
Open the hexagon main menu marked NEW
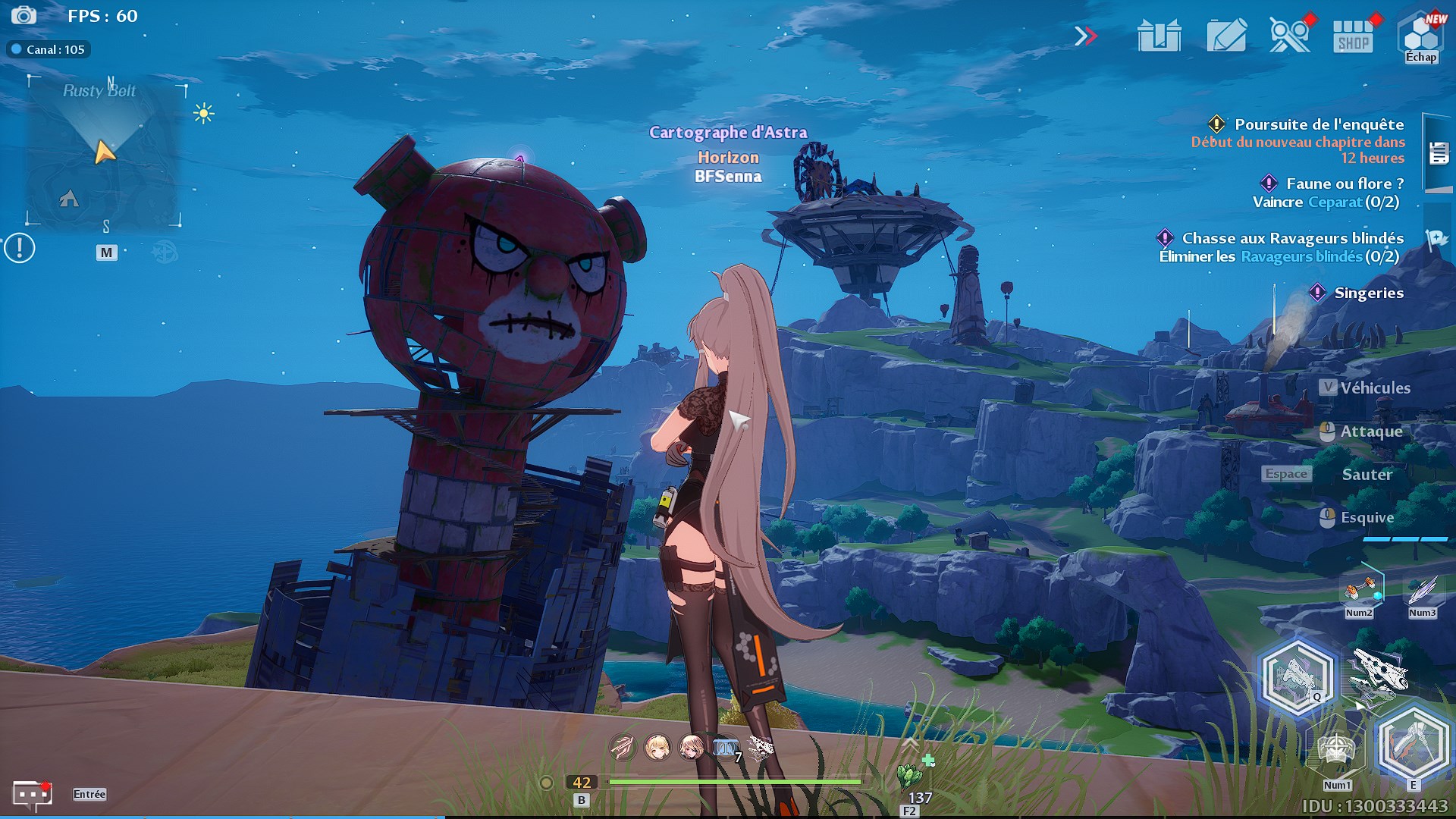pyautogui.click(x=1421, y=36)
